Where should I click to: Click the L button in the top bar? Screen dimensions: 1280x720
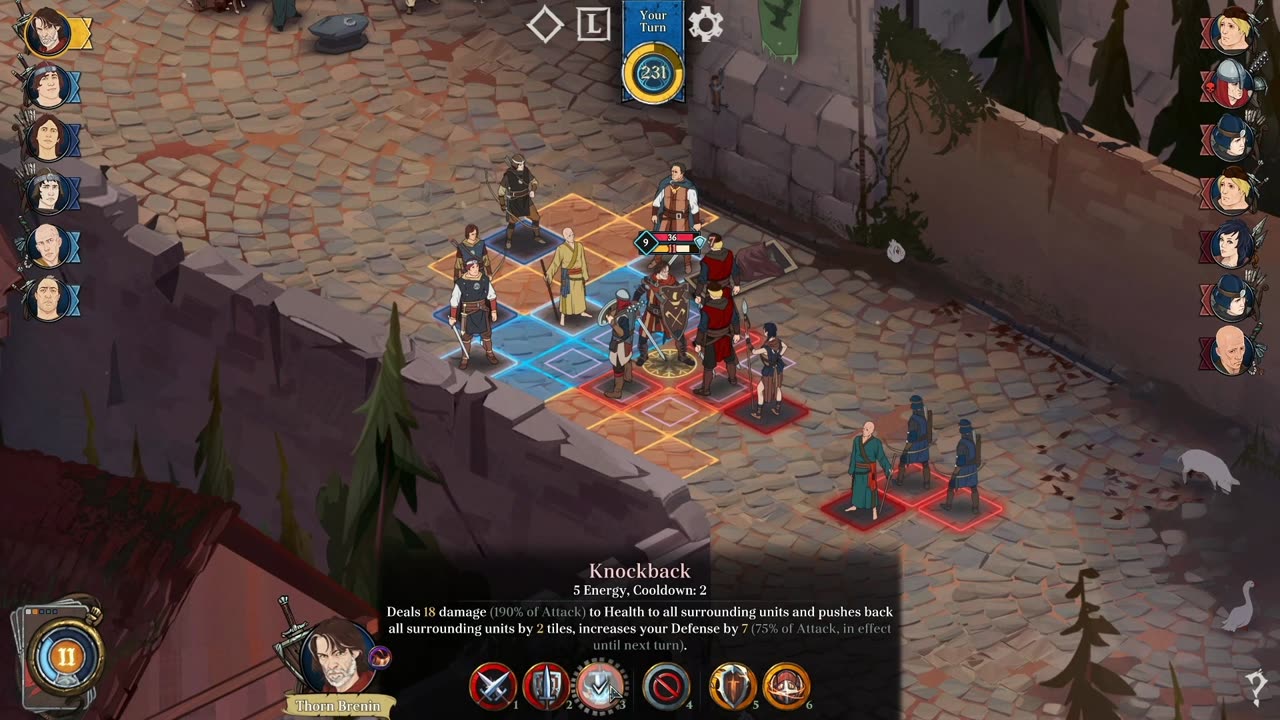click(x=594, y=25)
